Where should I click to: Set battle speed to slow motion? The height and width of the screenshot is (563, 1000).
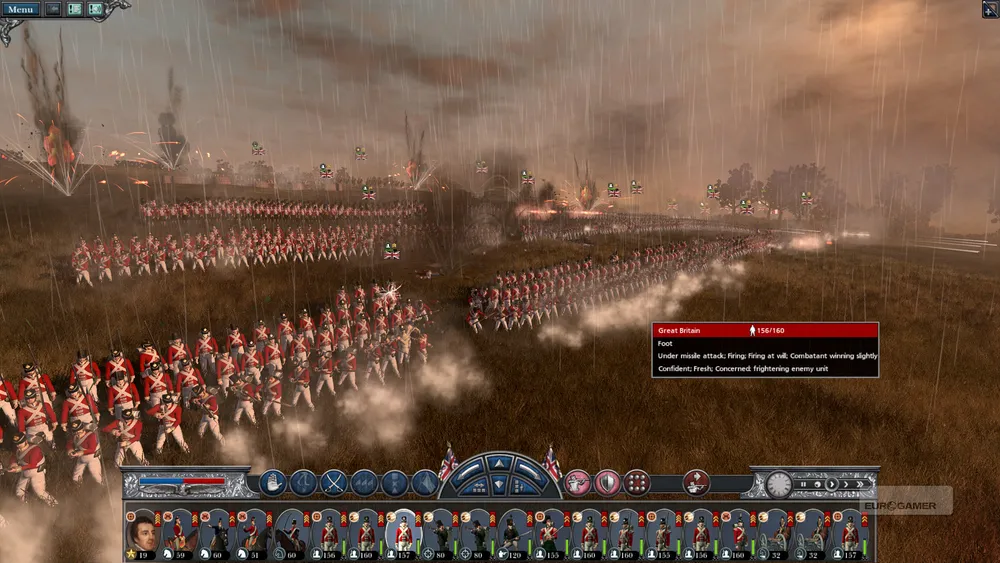(x=819, y=484)
